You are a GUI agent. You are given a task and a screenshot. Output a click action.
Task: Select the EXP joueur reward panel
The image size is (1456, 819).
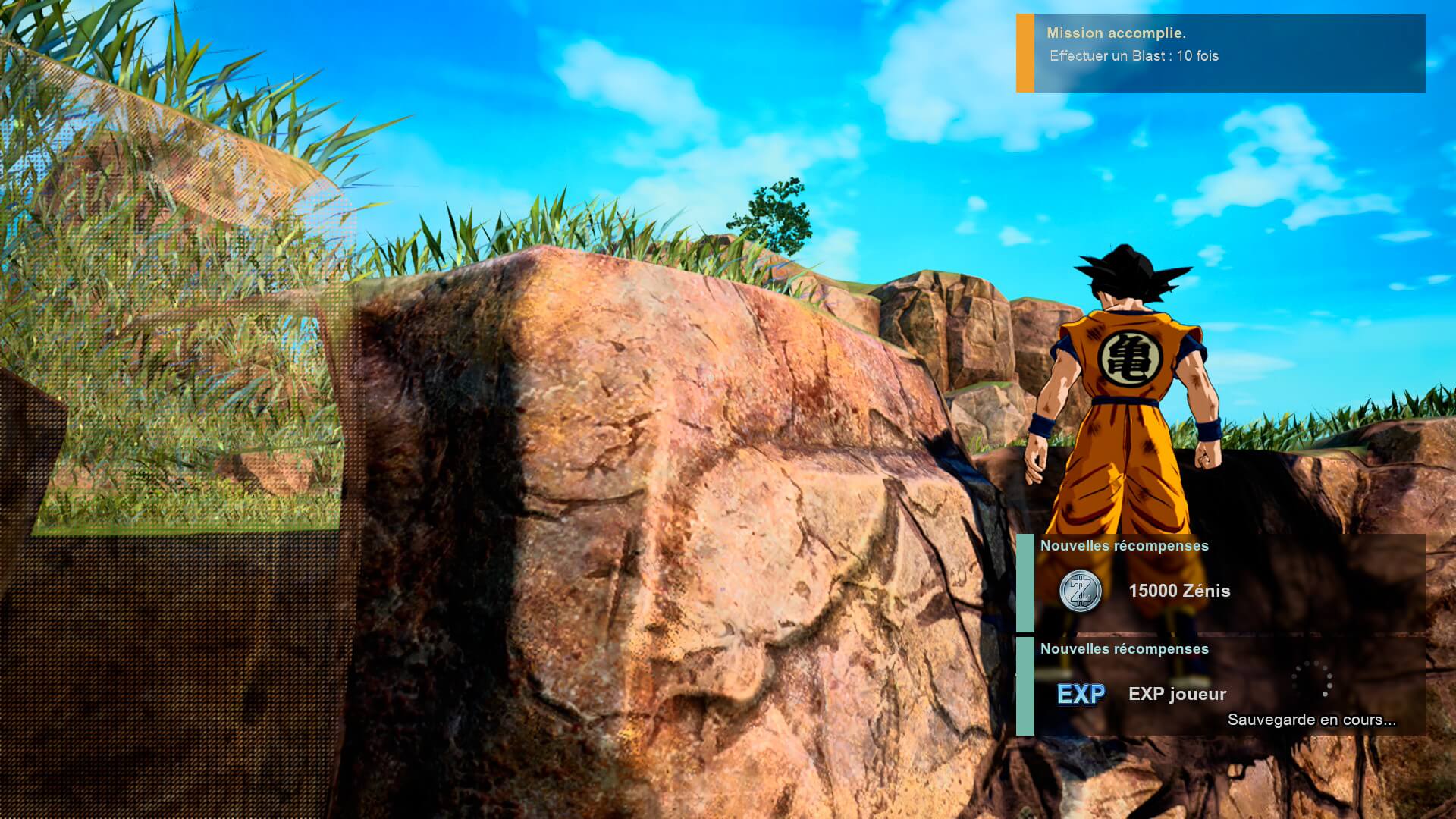click(x=1220, y=686)
